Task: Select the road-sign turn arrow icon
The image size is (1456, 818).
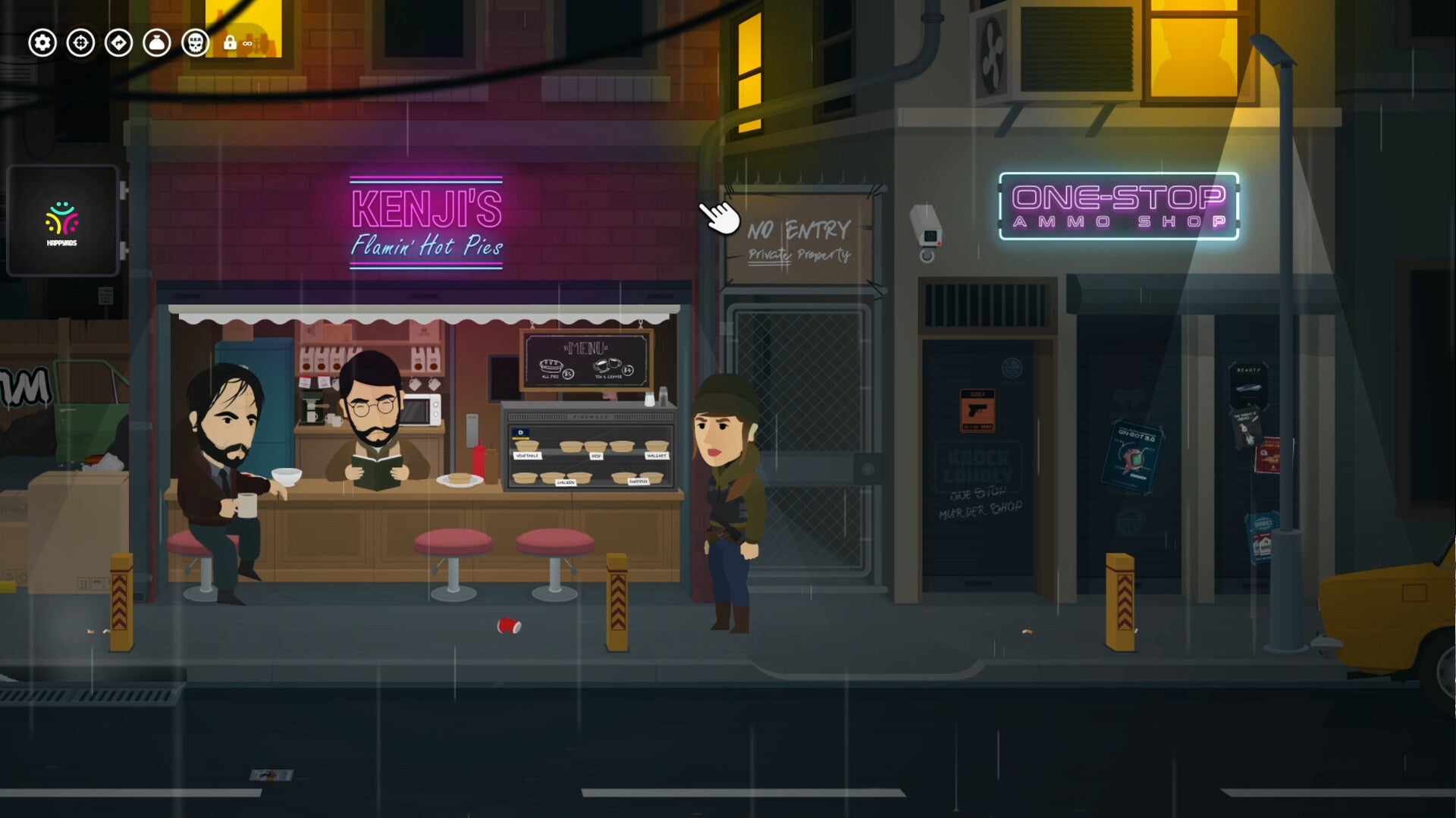Action: (x=119, y=43)
